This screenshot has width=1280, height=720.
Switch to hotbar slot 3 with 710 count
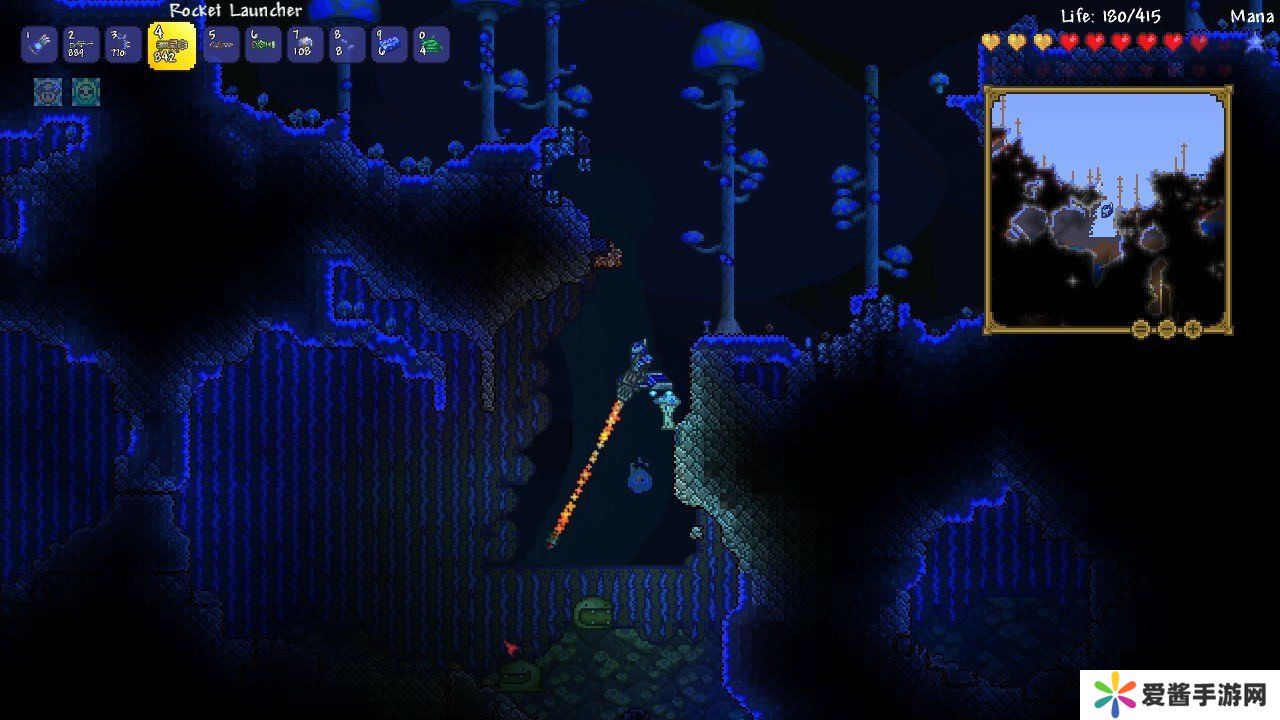124,44
